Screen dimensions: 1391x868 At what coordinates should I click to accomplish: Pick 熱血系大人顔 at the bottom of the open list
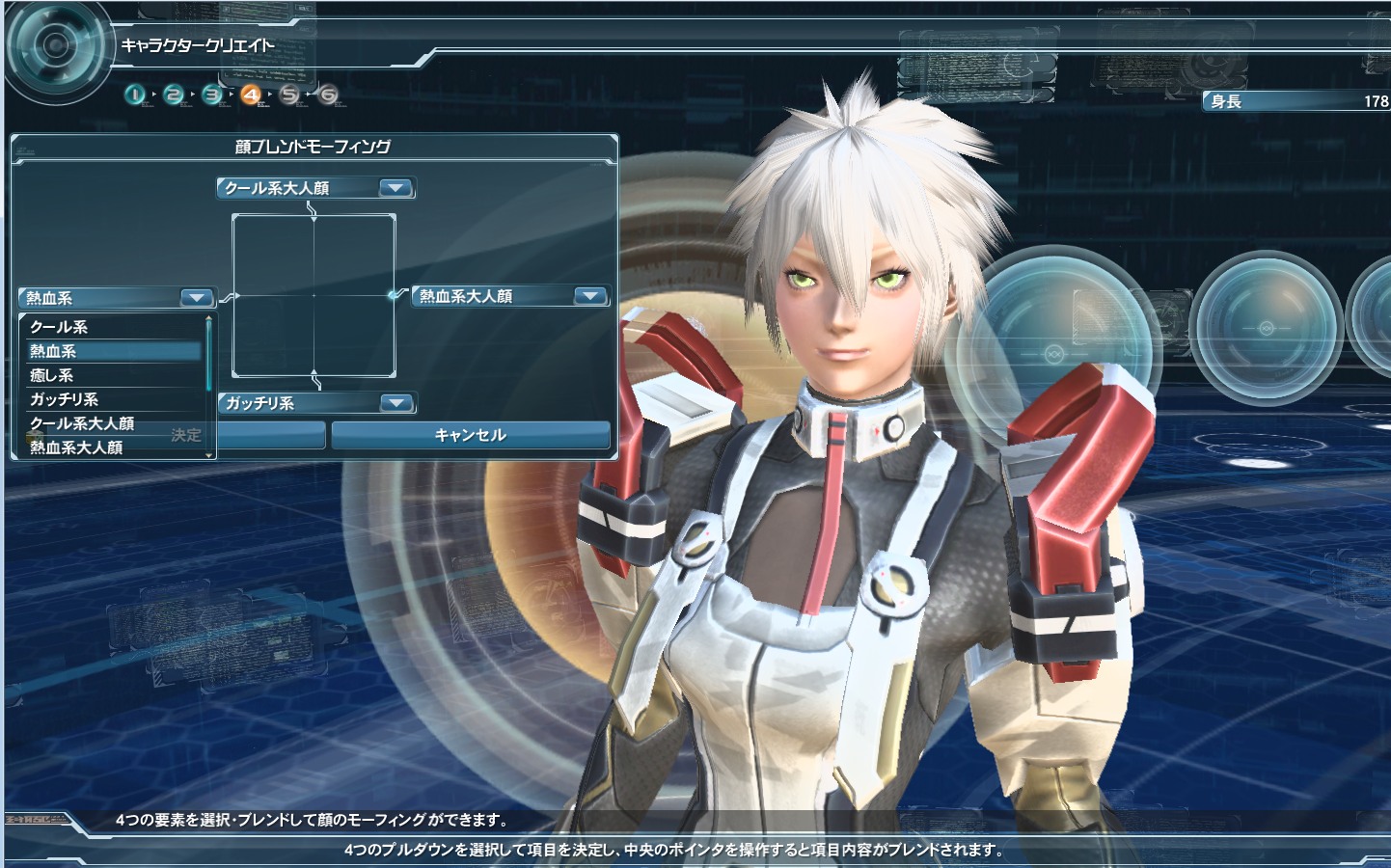click(96, 448)
